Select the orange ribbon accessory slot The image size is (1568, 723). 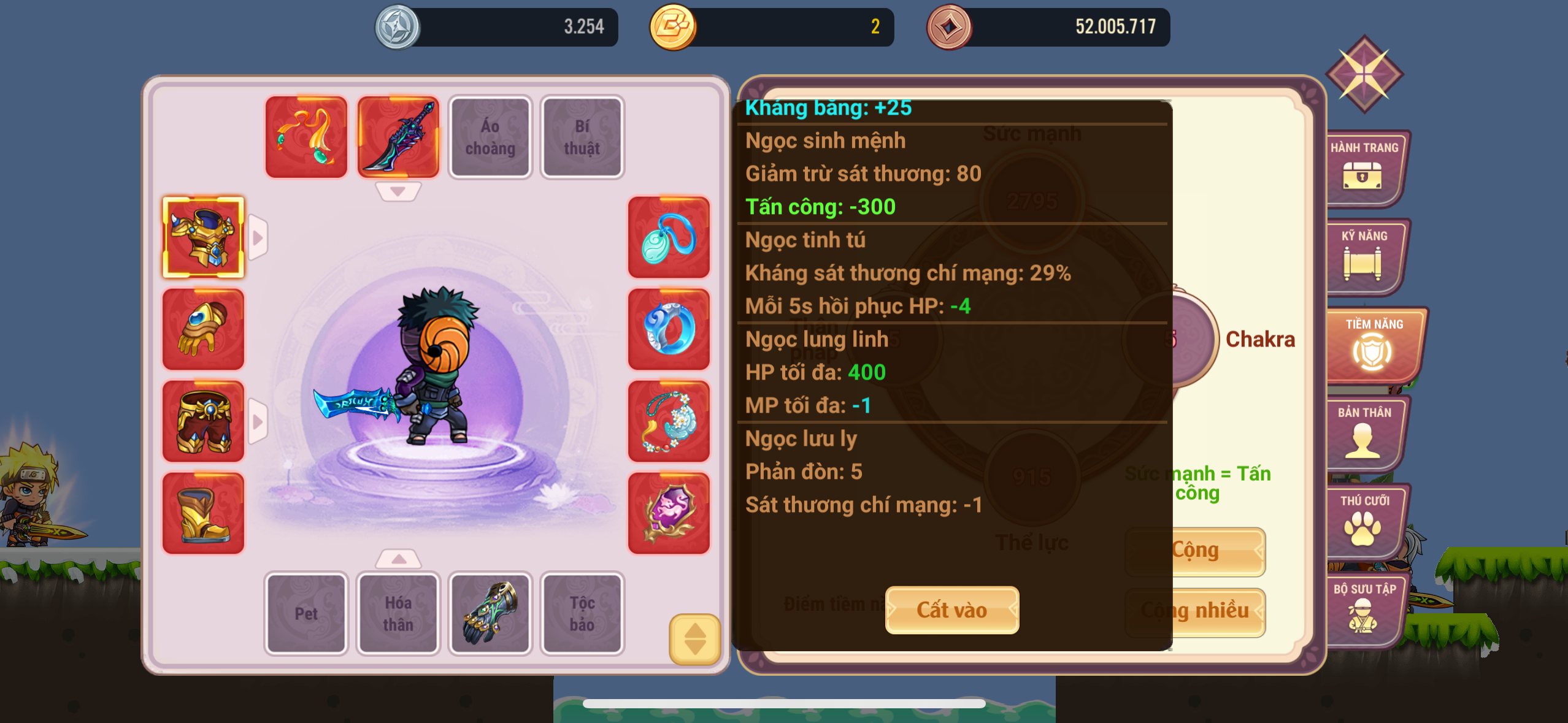306,137
